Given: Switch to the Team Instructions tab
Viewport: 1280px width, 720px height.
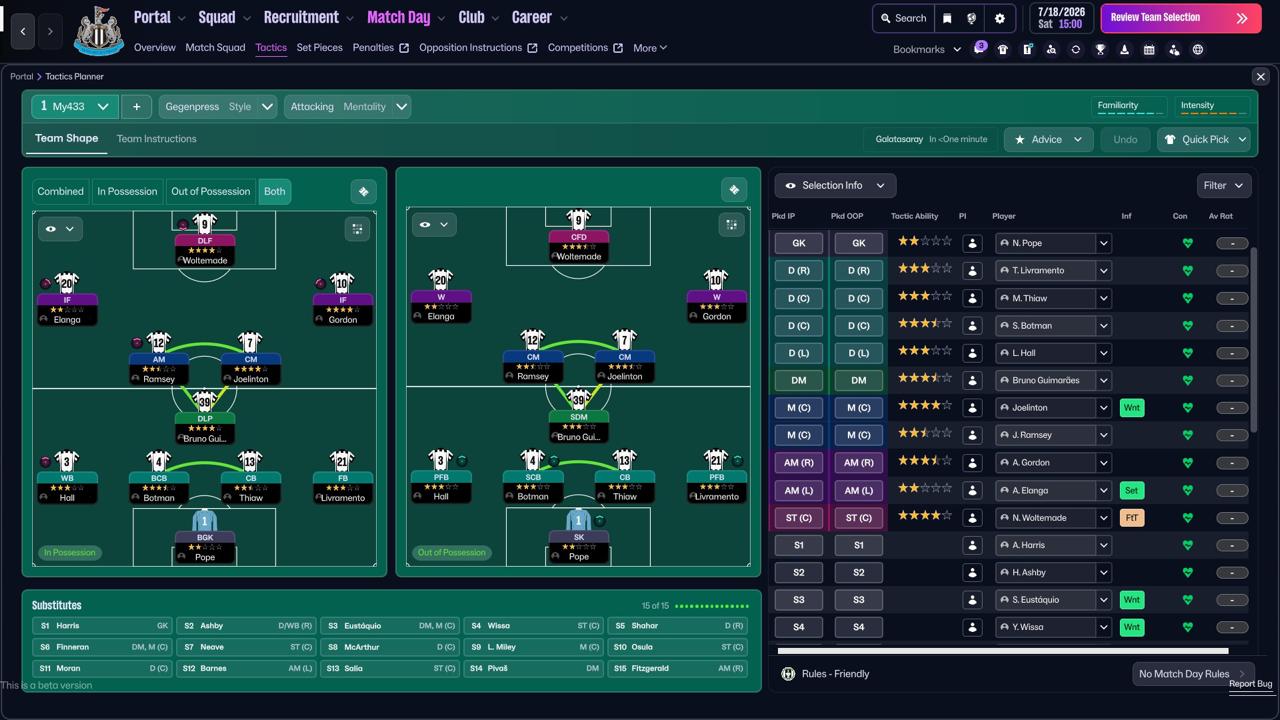Looking at the screenshot, I should [156, 139].
